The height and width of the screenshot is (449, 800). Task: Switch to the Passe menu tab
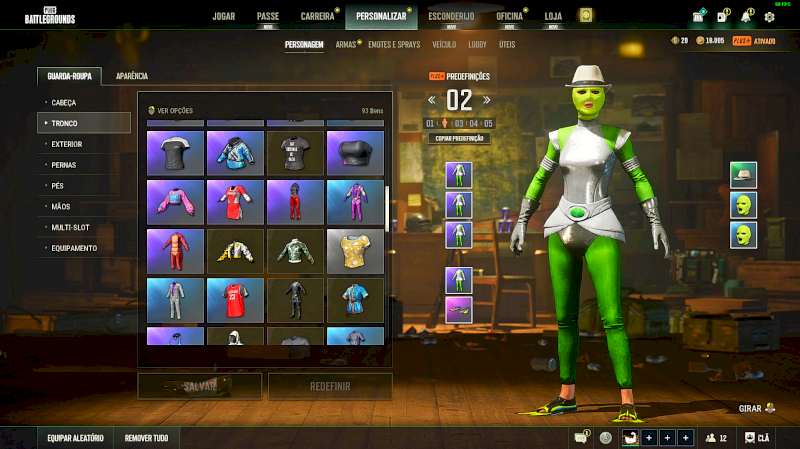coord(268,16)
